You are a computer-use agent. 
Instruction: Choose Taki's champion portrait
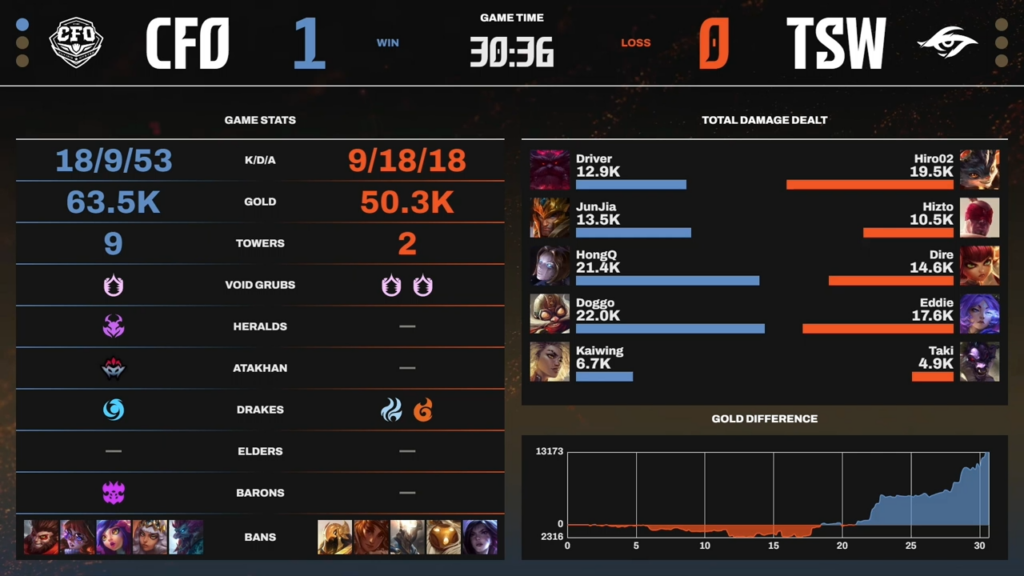click(x=979, y=362)
